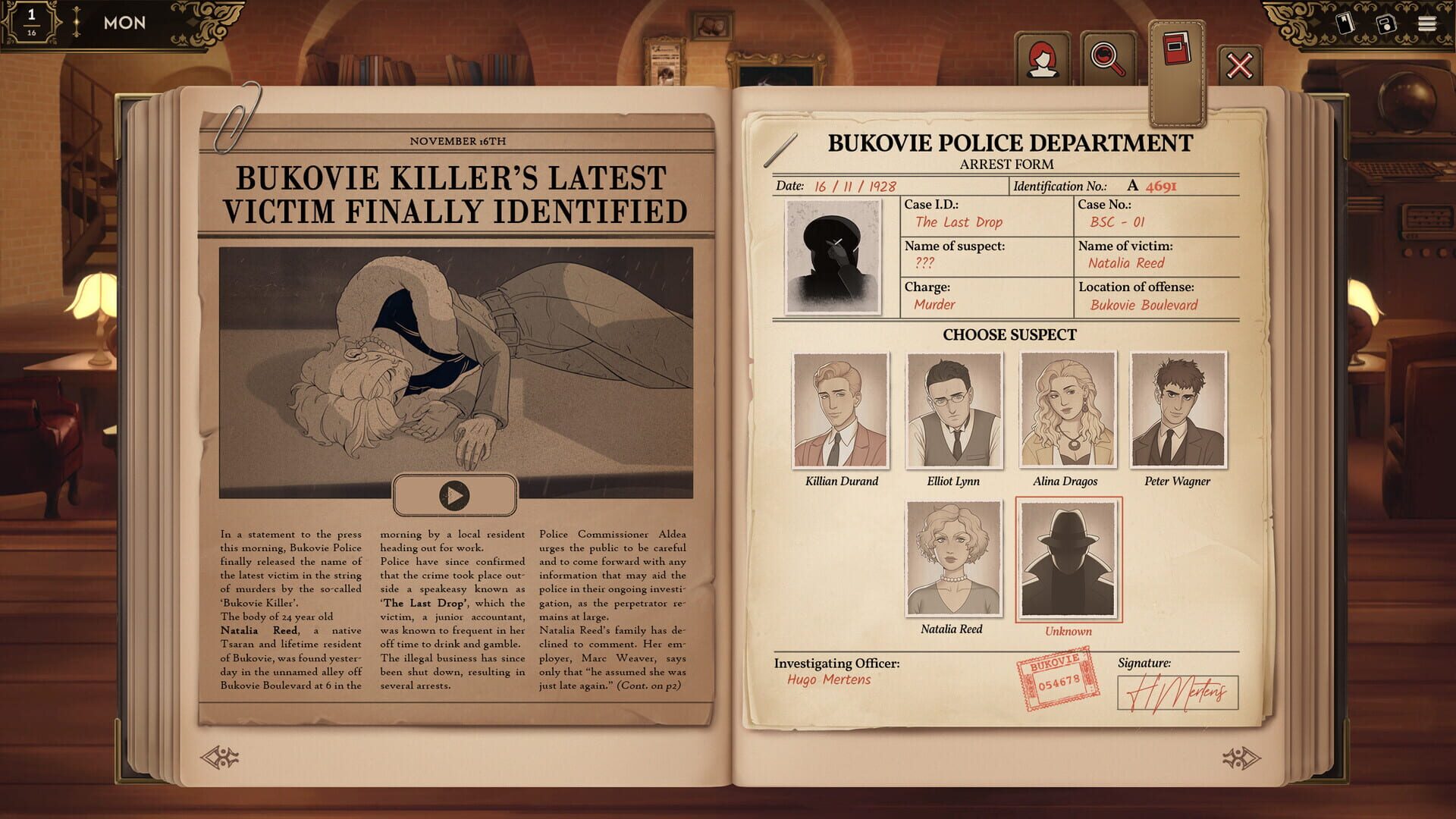Select the Unknown silhouette suspect option
The image size is (1456, 819).
click(1068, 560)
